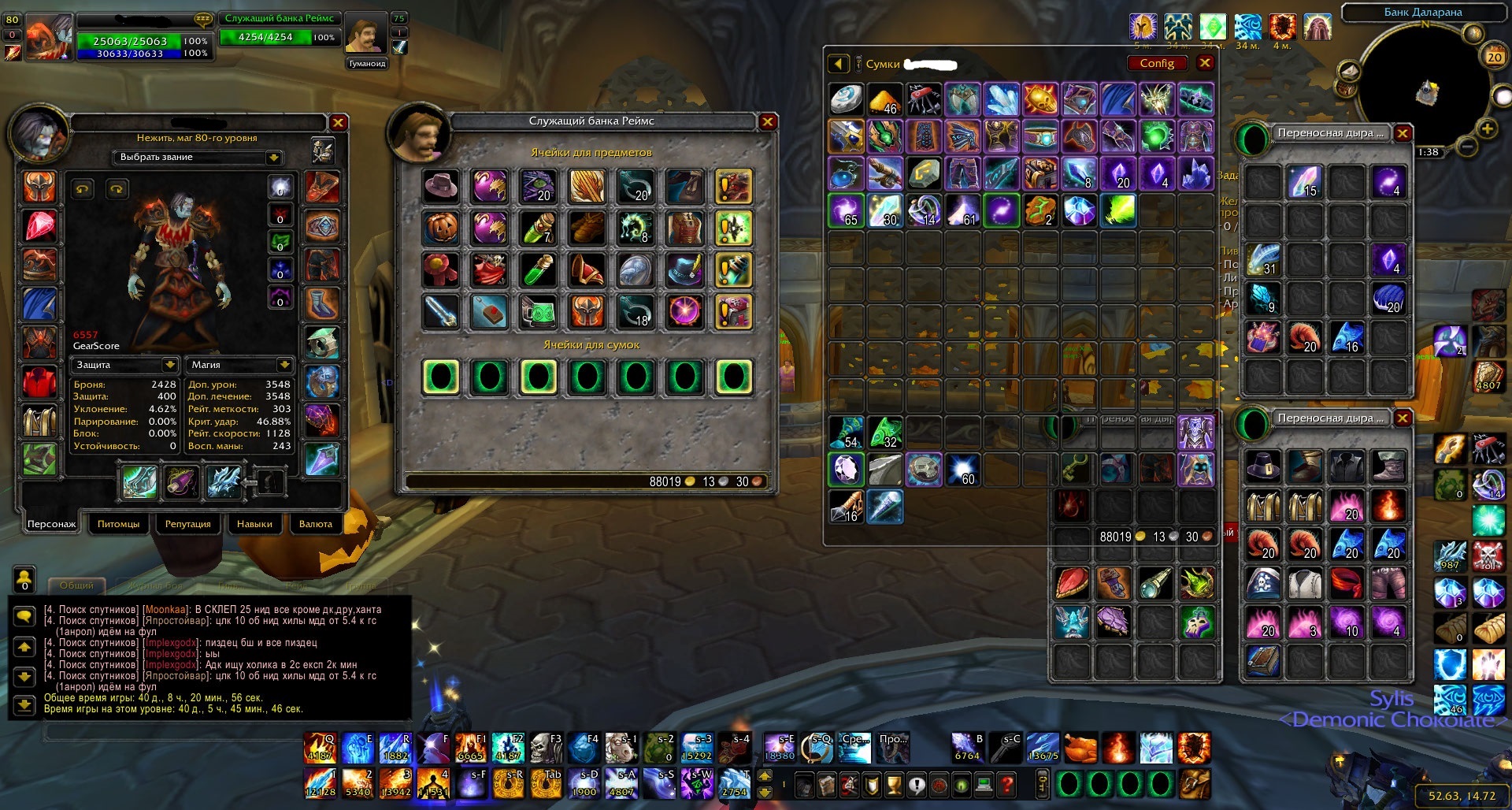
Task: Click the red question mark help button
Action: coord(1006,785)
